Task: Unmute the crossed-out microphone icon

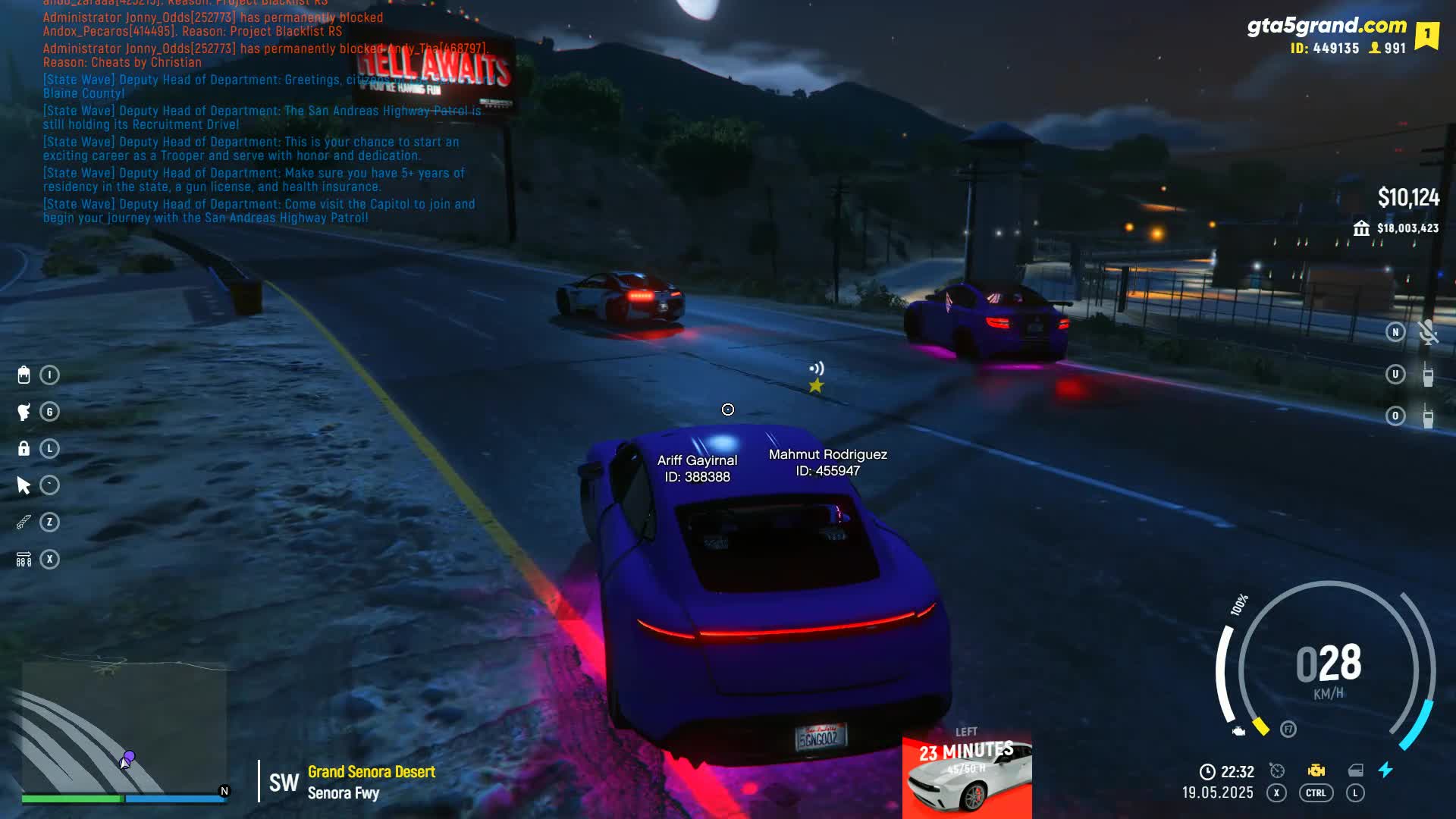Action: [x=1428, y=332]
